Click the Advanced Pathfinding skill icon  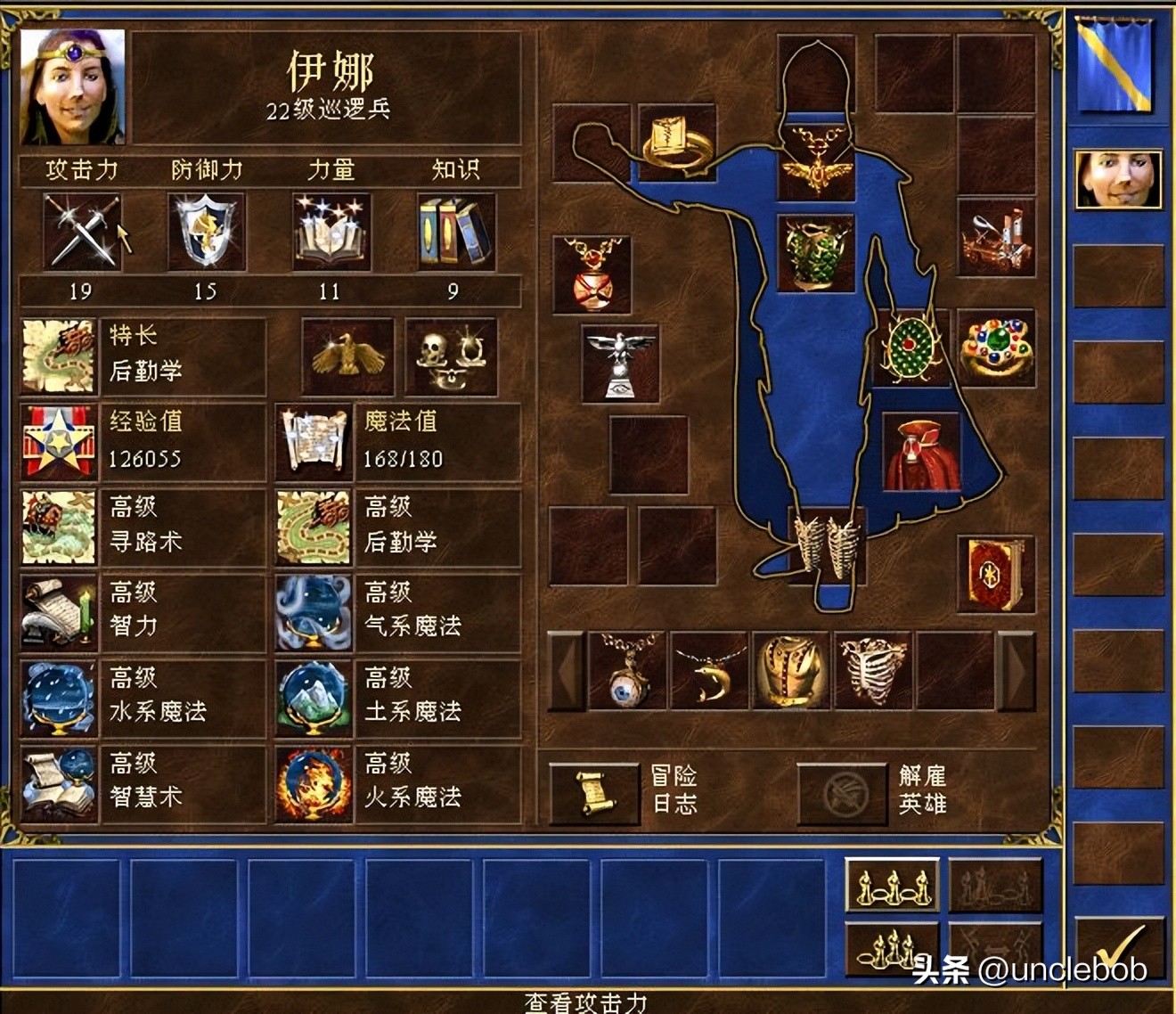[x=57, y=527]
